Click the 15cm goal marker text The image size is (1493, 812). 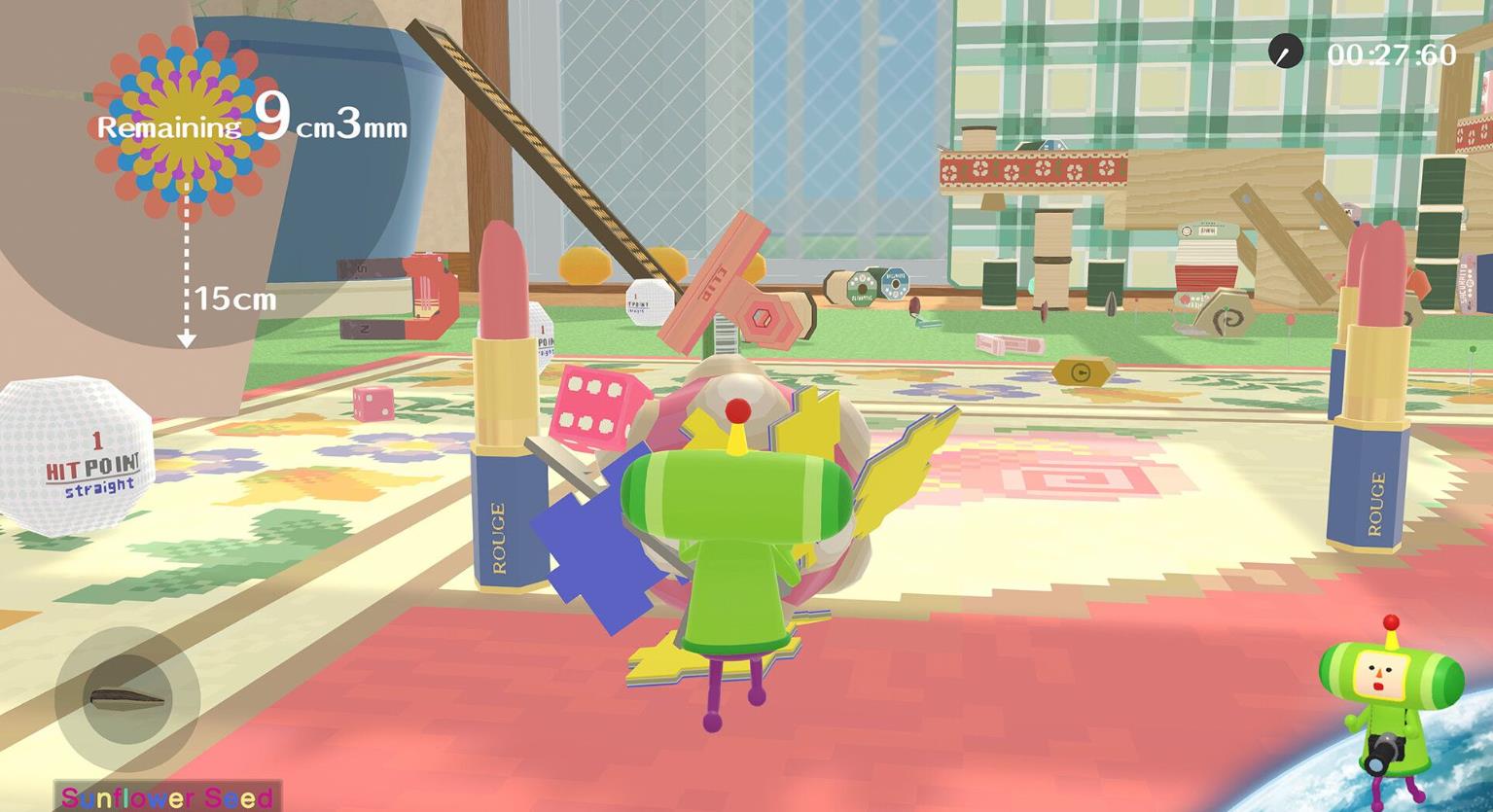point(233,300)
